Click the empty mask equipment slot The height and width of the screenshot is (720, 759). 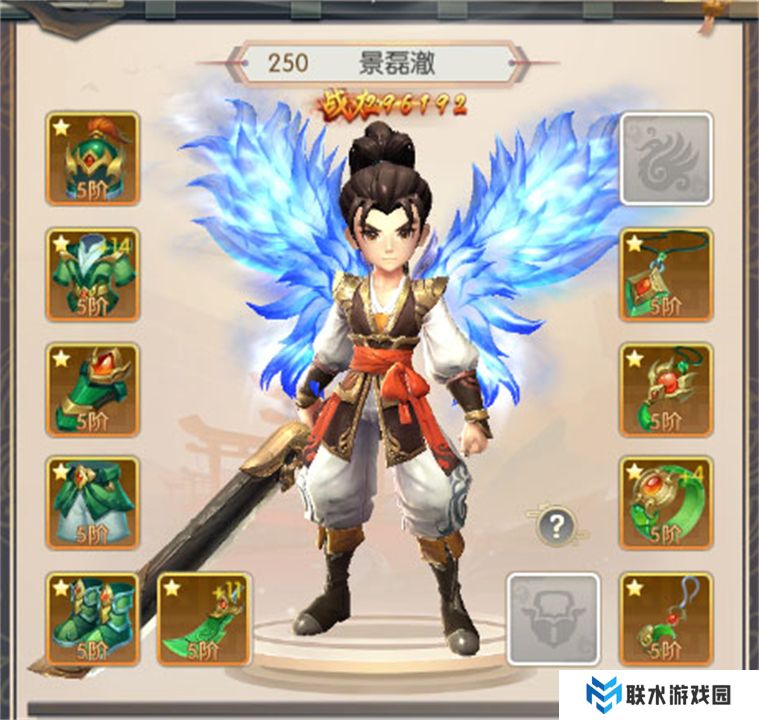(x=553, y=619)
